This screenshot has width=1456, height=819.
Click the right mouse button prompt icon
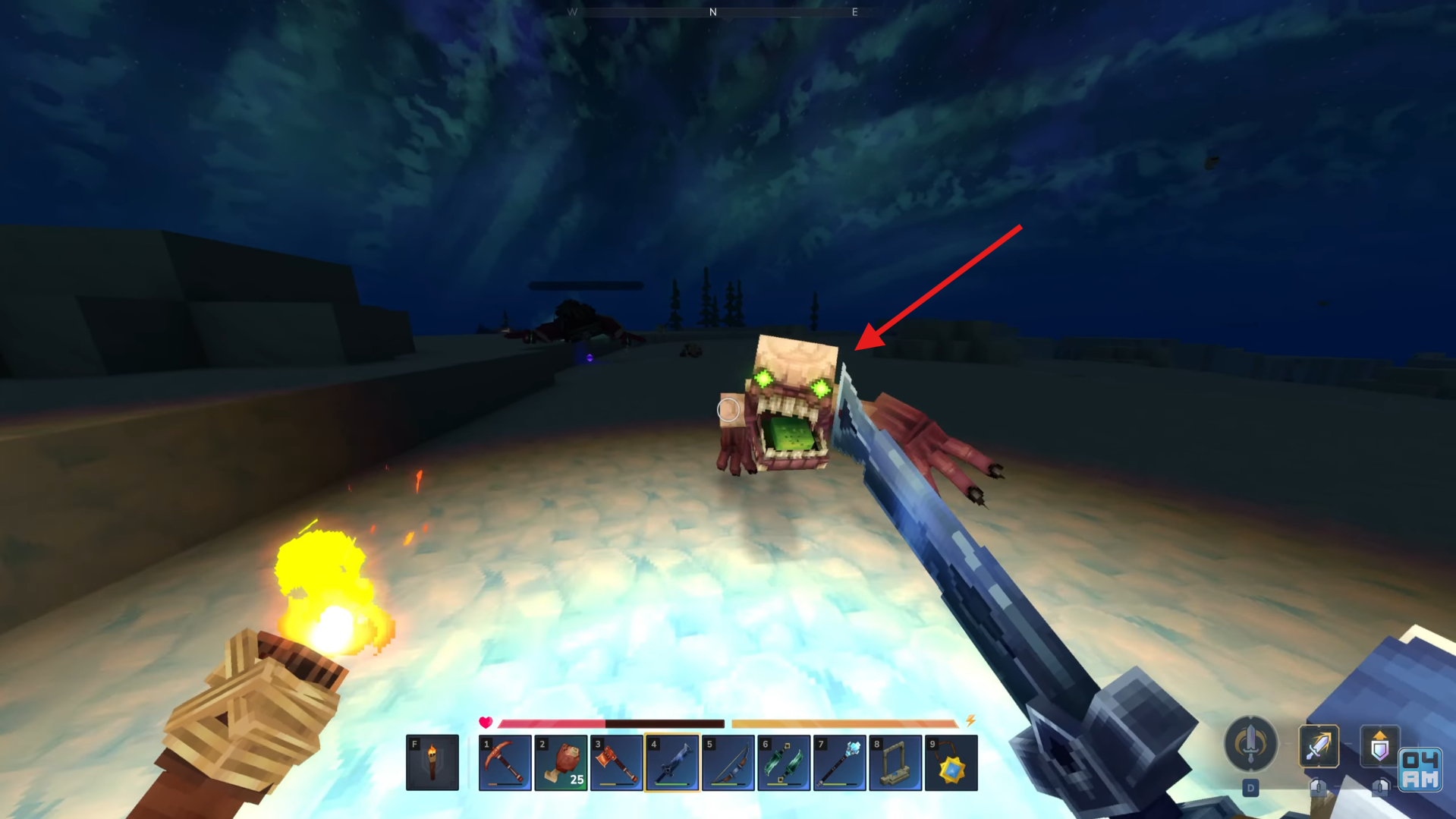tap(1380, 786)
